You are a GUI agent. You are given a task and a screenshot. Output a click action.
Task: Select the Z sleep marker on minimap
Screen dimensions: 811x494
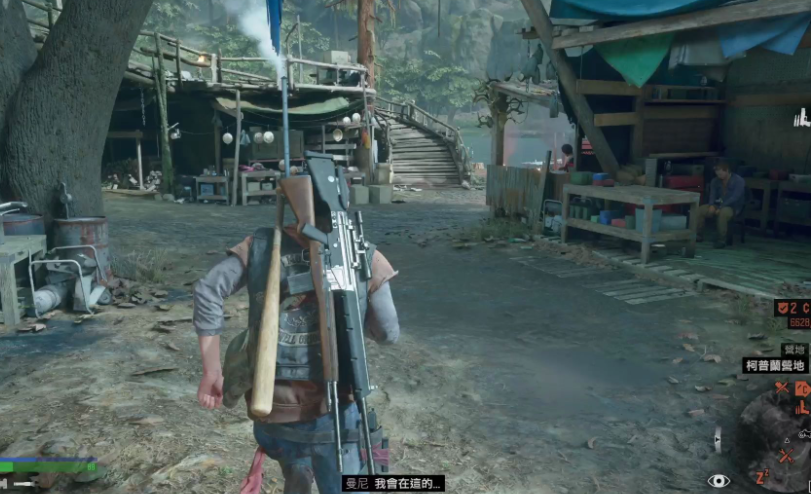(762, 476)
